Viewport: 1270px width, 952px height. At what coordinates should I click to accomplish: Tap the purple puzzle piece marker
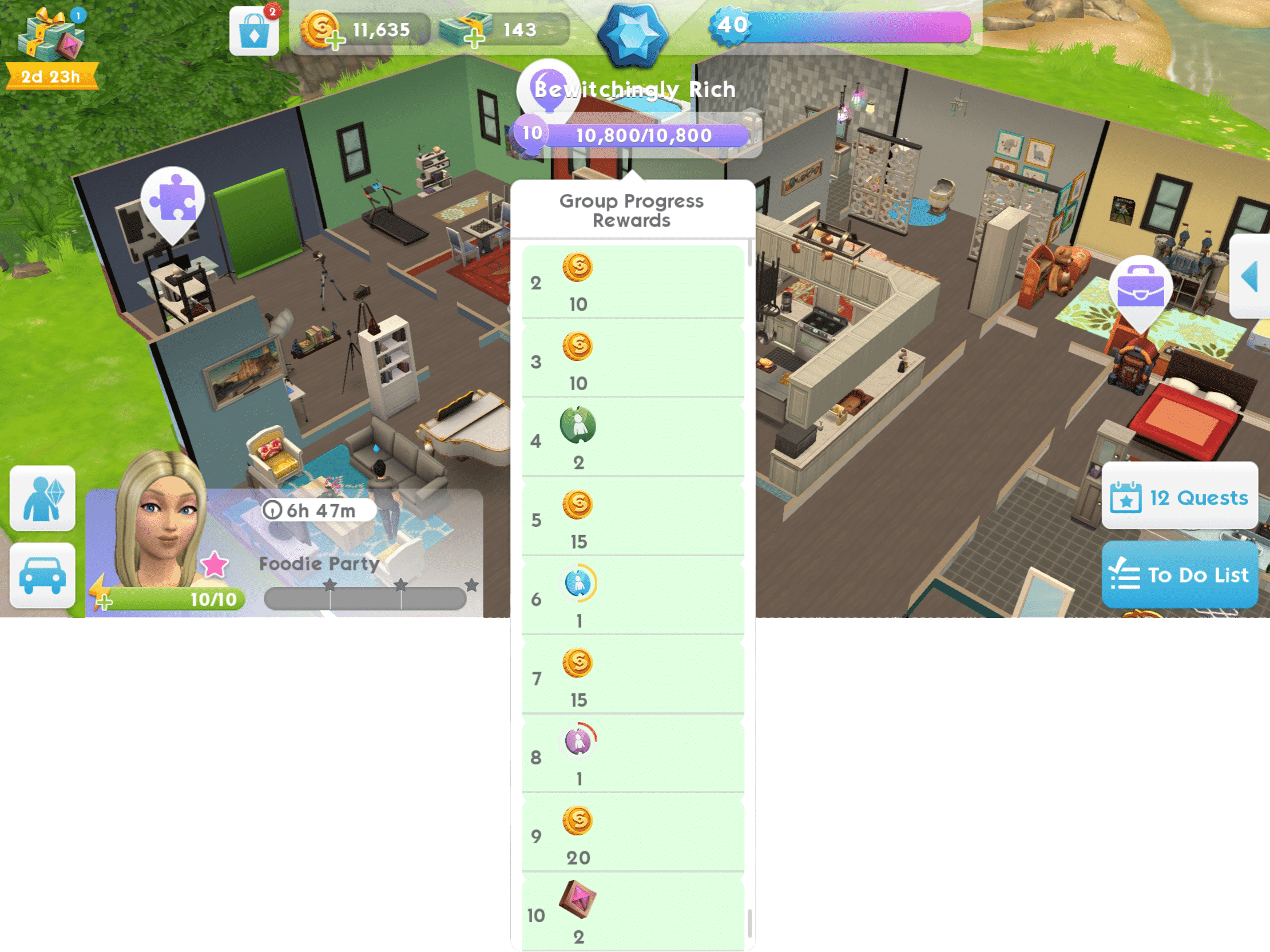click(x=172, y=200)
